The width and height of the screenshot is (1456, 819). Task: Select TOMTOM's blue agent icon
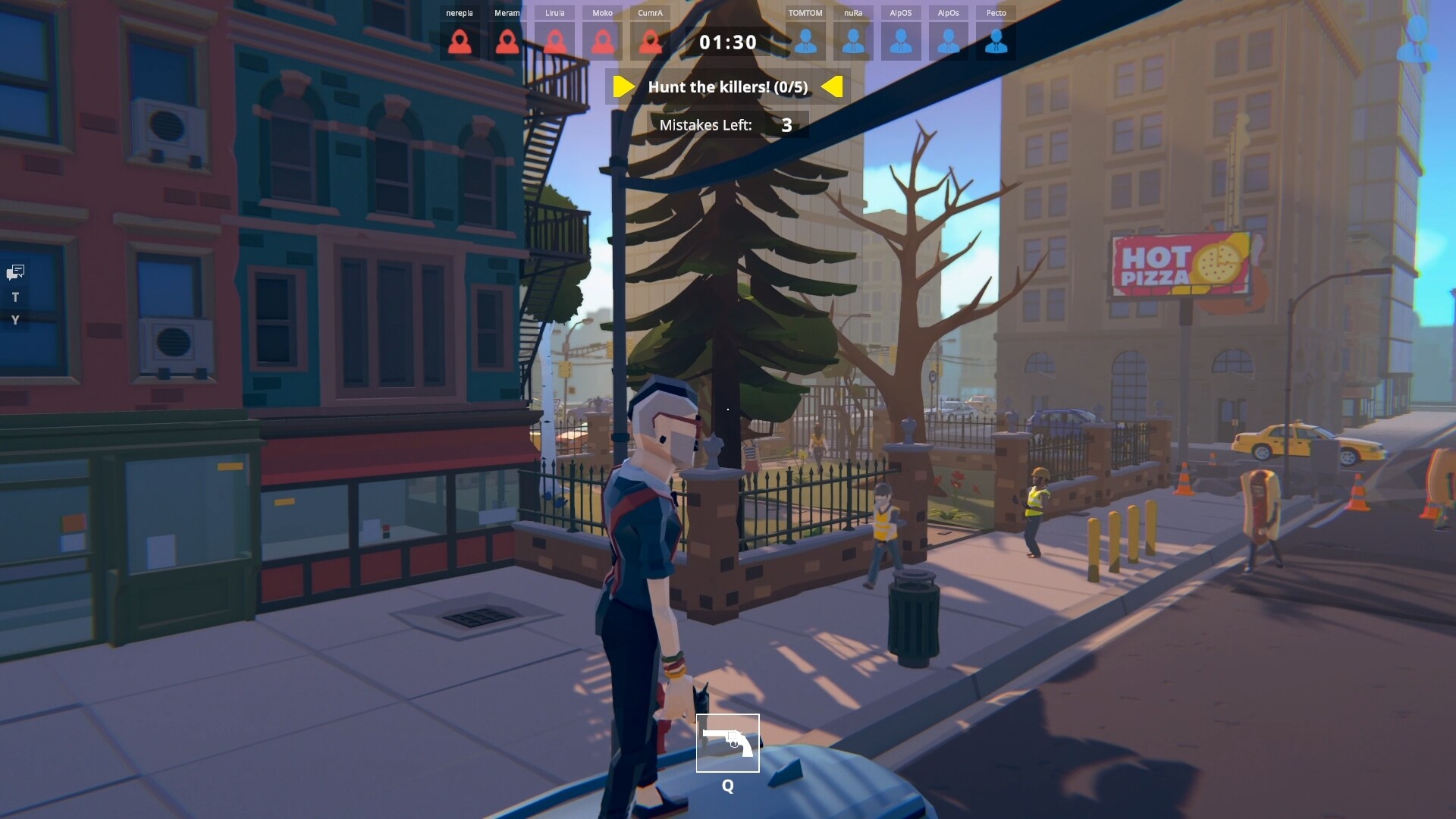click(805, 42)
